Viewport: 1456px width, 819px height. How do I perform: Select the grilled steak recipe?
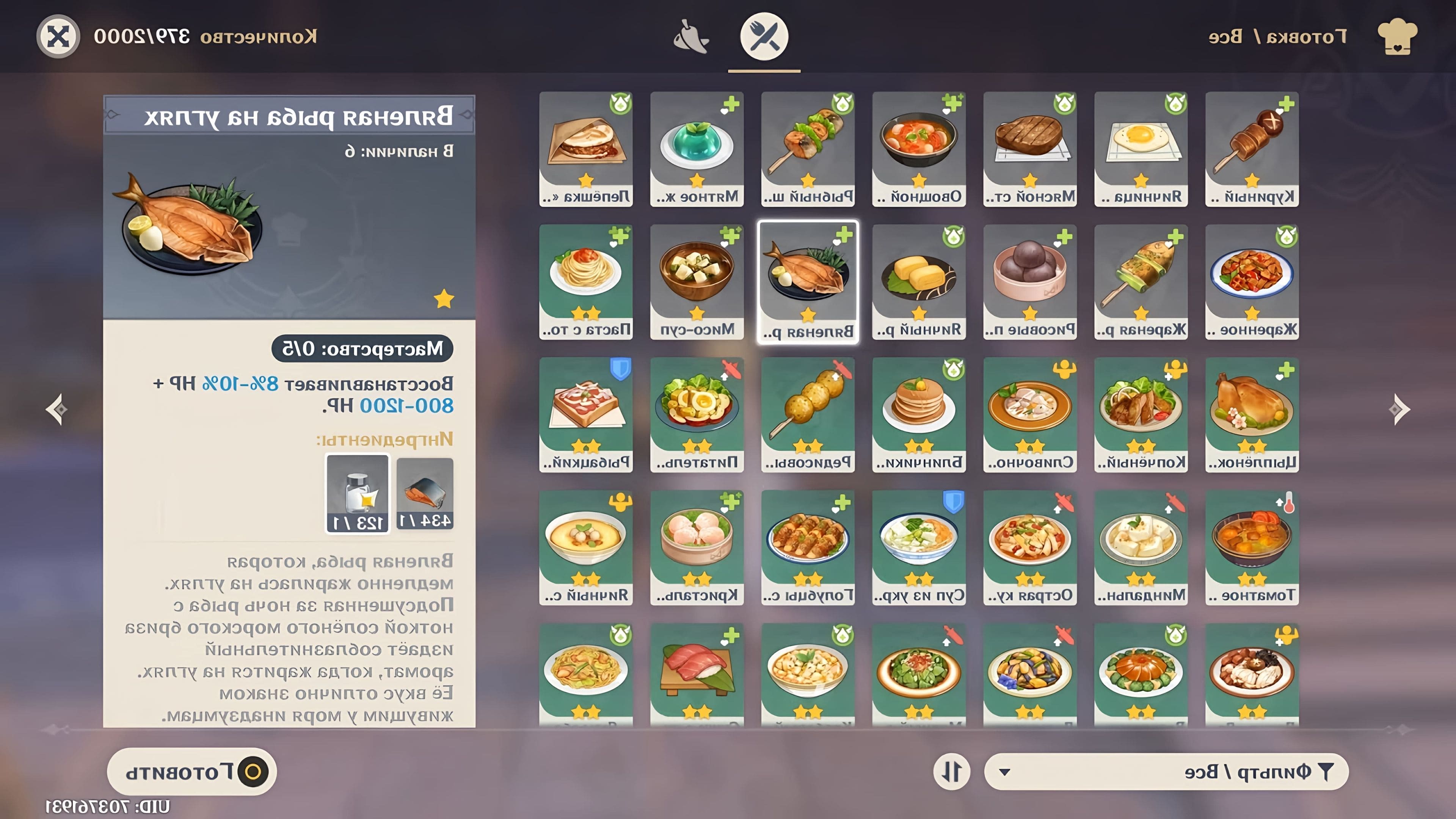(x=1030, y=149)
